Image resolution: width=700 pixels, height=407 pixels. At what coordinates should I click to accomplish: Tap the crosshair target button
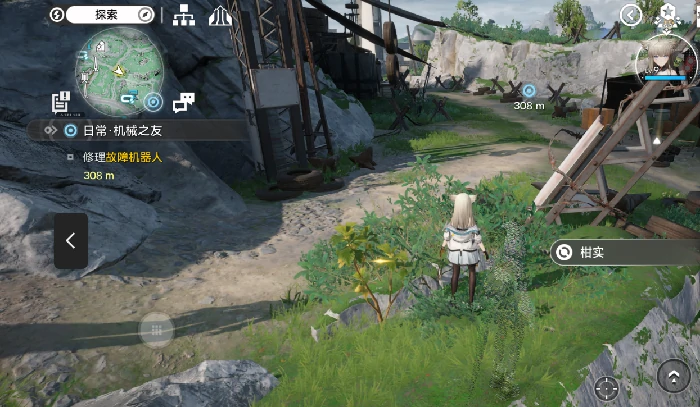click(606, 387)
